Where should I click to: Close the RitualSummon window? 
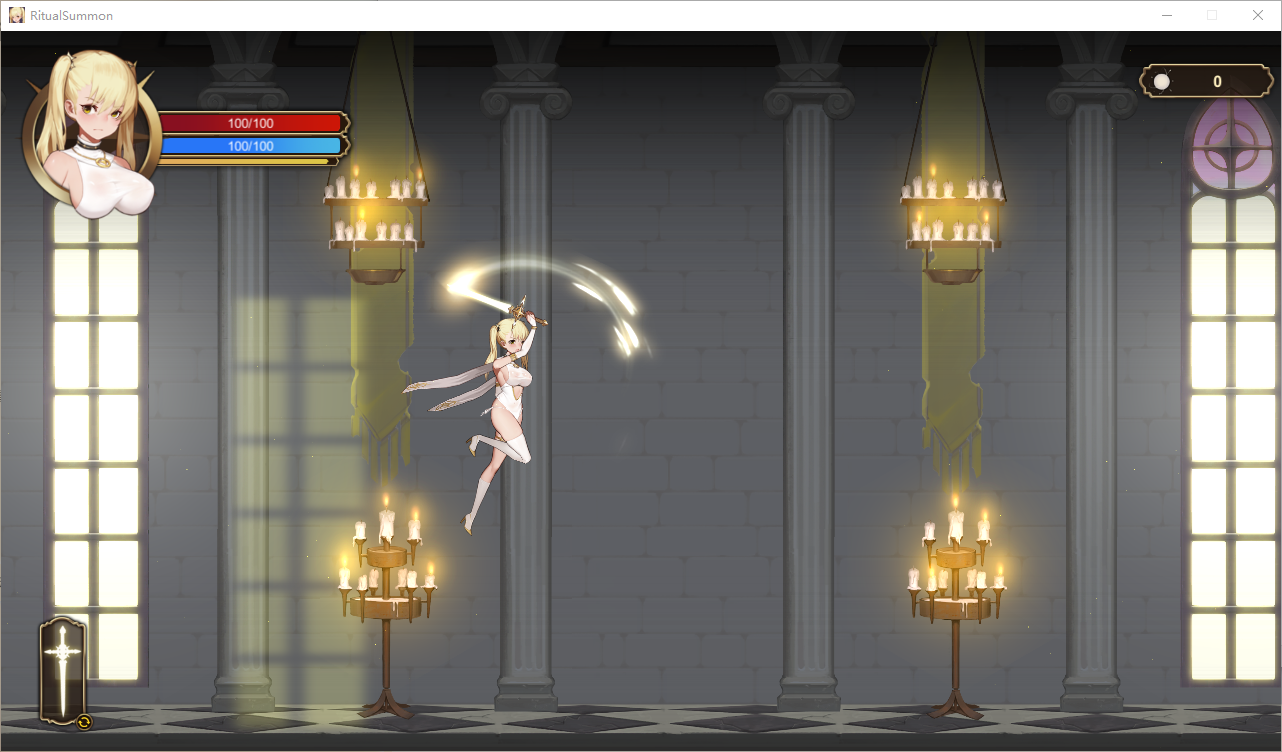(1257, 15)
